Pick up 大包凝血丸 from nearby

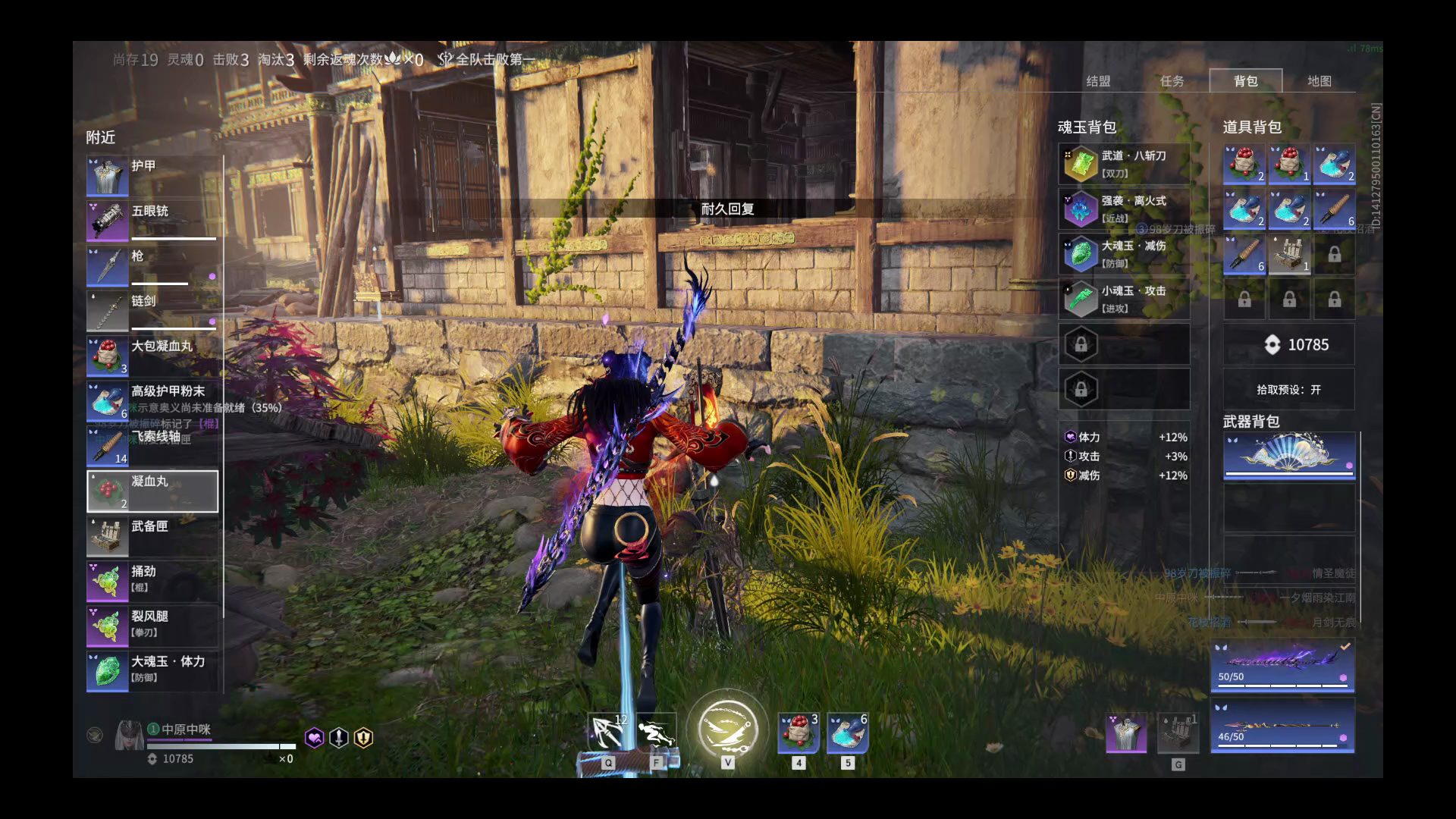point(152,356)
